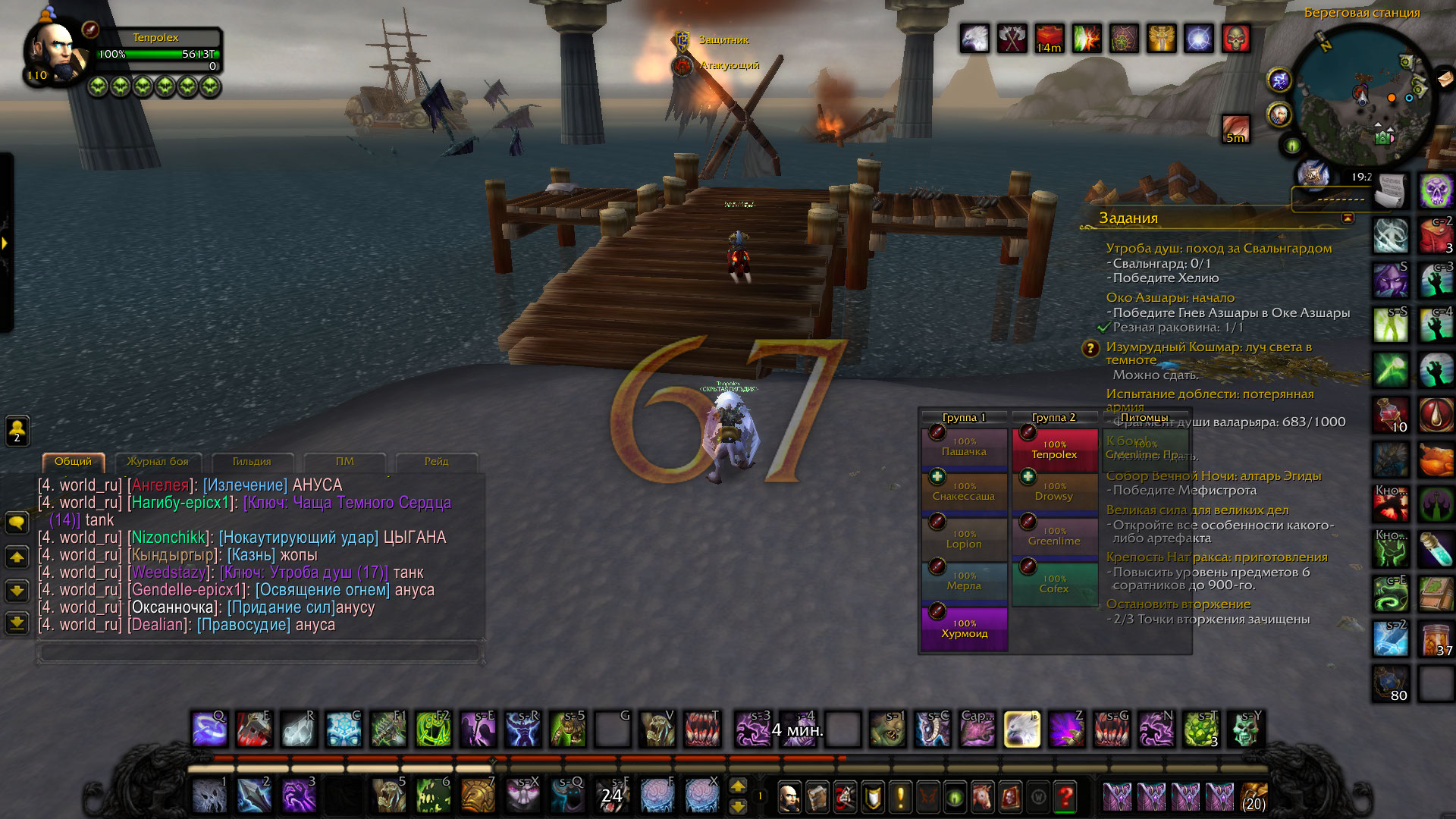
Task: Select Хурмоид raid frame
Action: (x=964, y=629)
